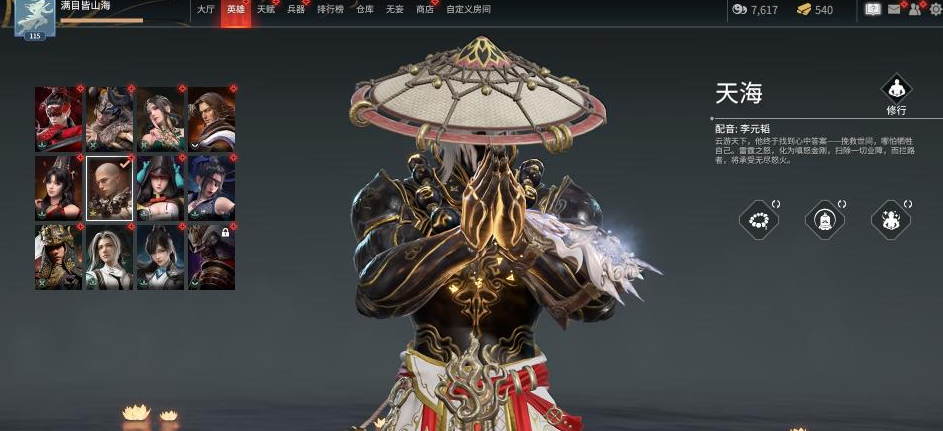Select the prayer beads skill icon
The image size is (943, 431).
pos(758,219)
